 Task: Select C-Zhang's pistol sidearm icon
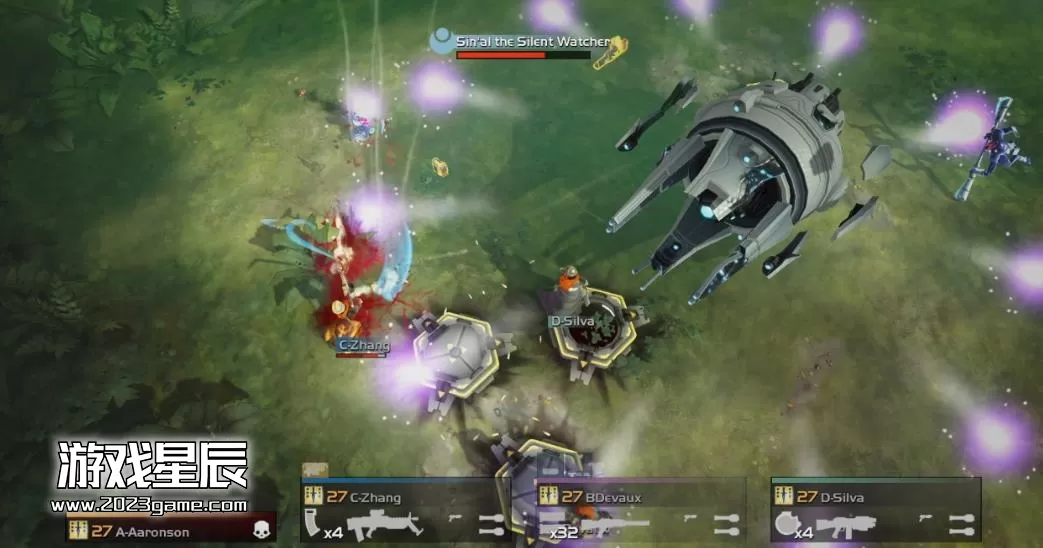pos(453,520)
